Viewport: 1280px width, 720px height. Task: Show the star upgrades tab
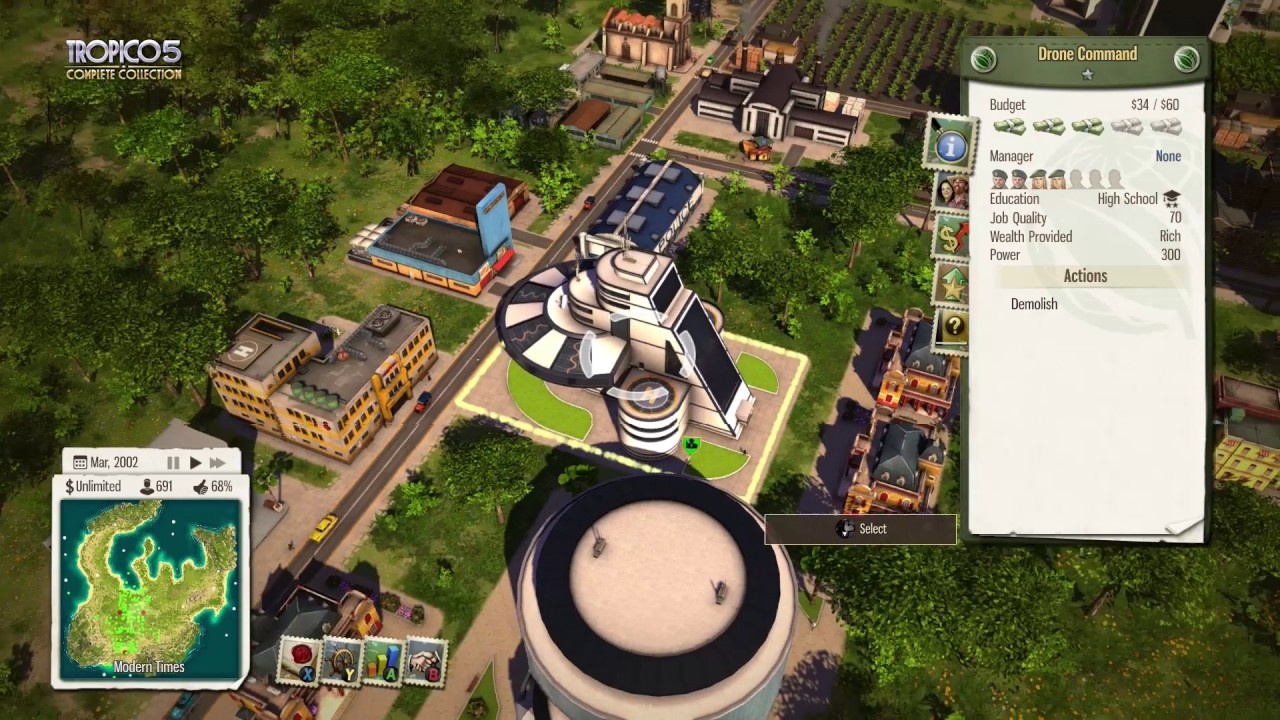coord(951,285)
